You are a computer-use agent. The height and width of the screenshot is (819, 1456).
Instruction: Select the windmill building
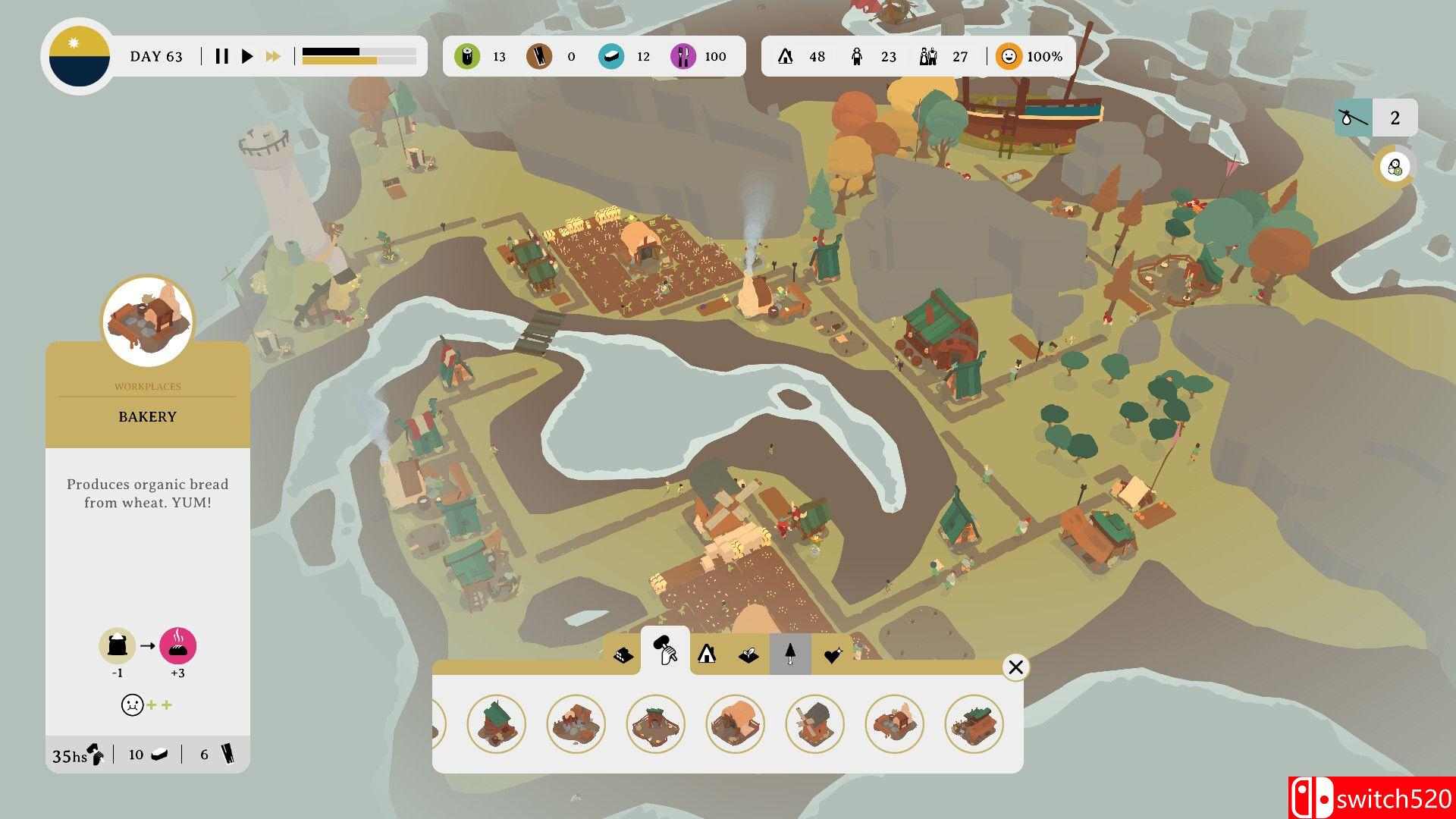815,724
